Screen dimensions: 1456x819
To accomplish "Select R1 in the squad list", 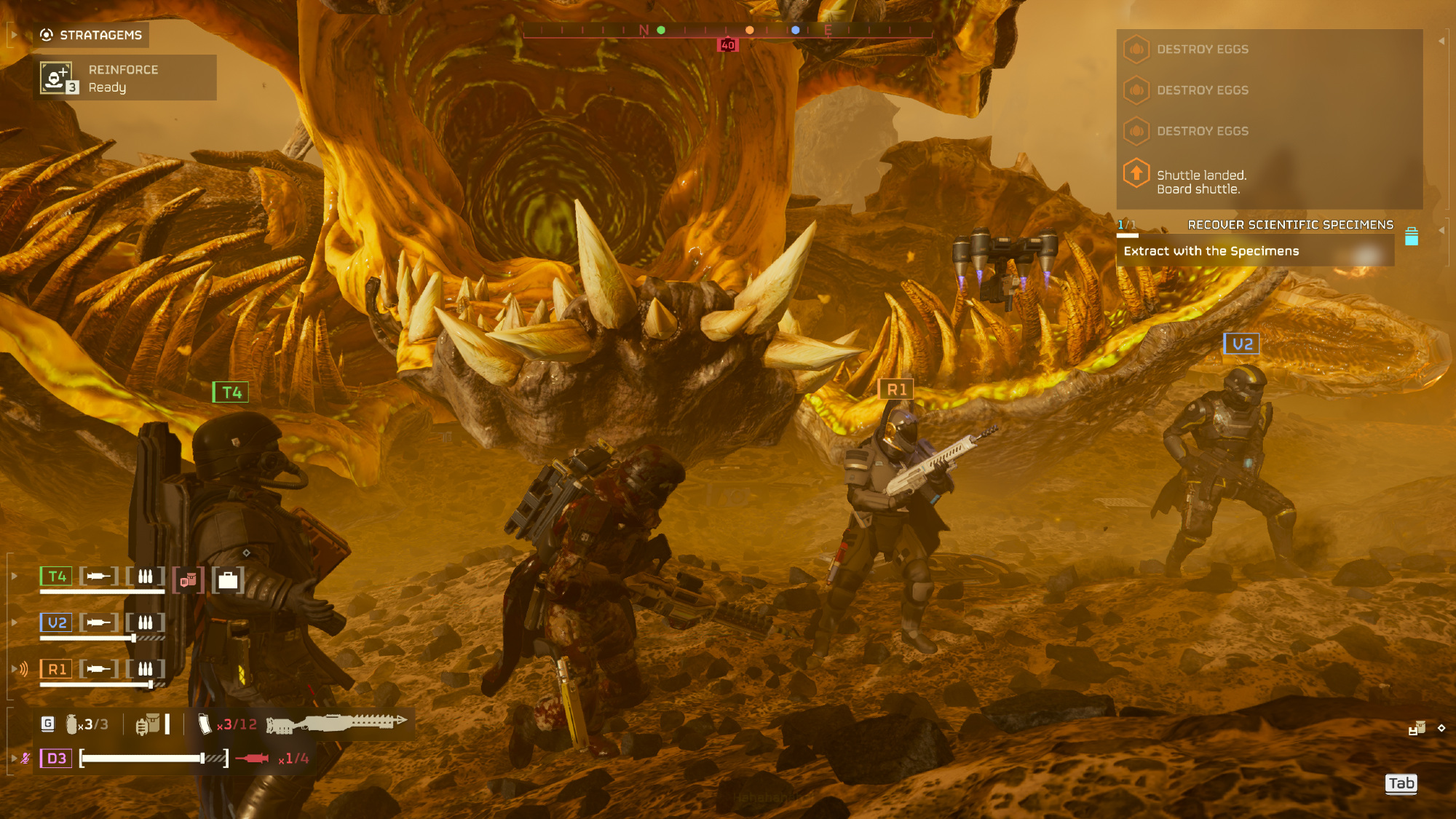I will coord(56,669).
